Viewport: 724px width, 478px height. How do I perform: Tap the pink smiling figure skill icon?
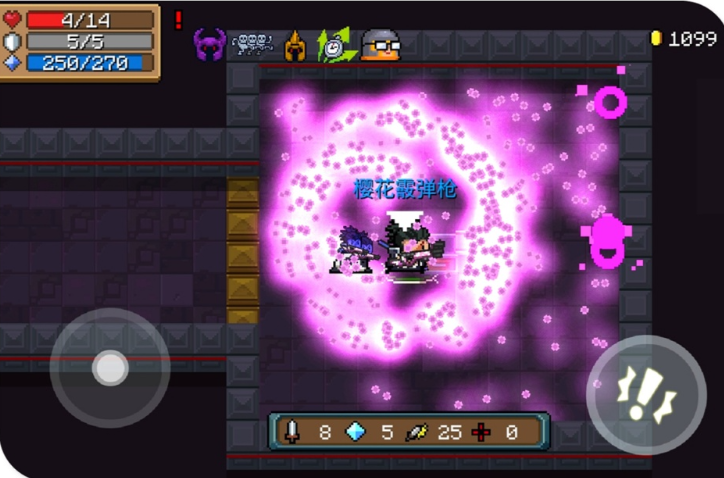(606, 241)
